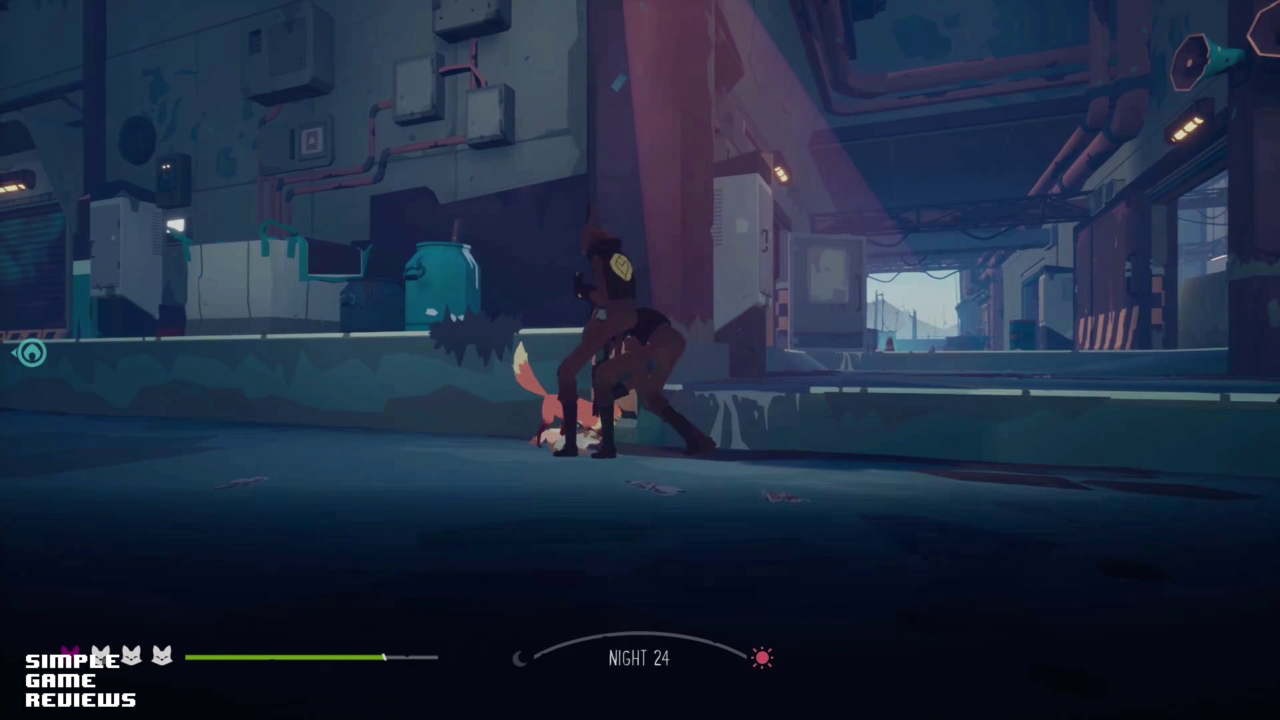The image size is (1280, 720).
Task: Toggle the purple cub status indicator
Action: 70,655
